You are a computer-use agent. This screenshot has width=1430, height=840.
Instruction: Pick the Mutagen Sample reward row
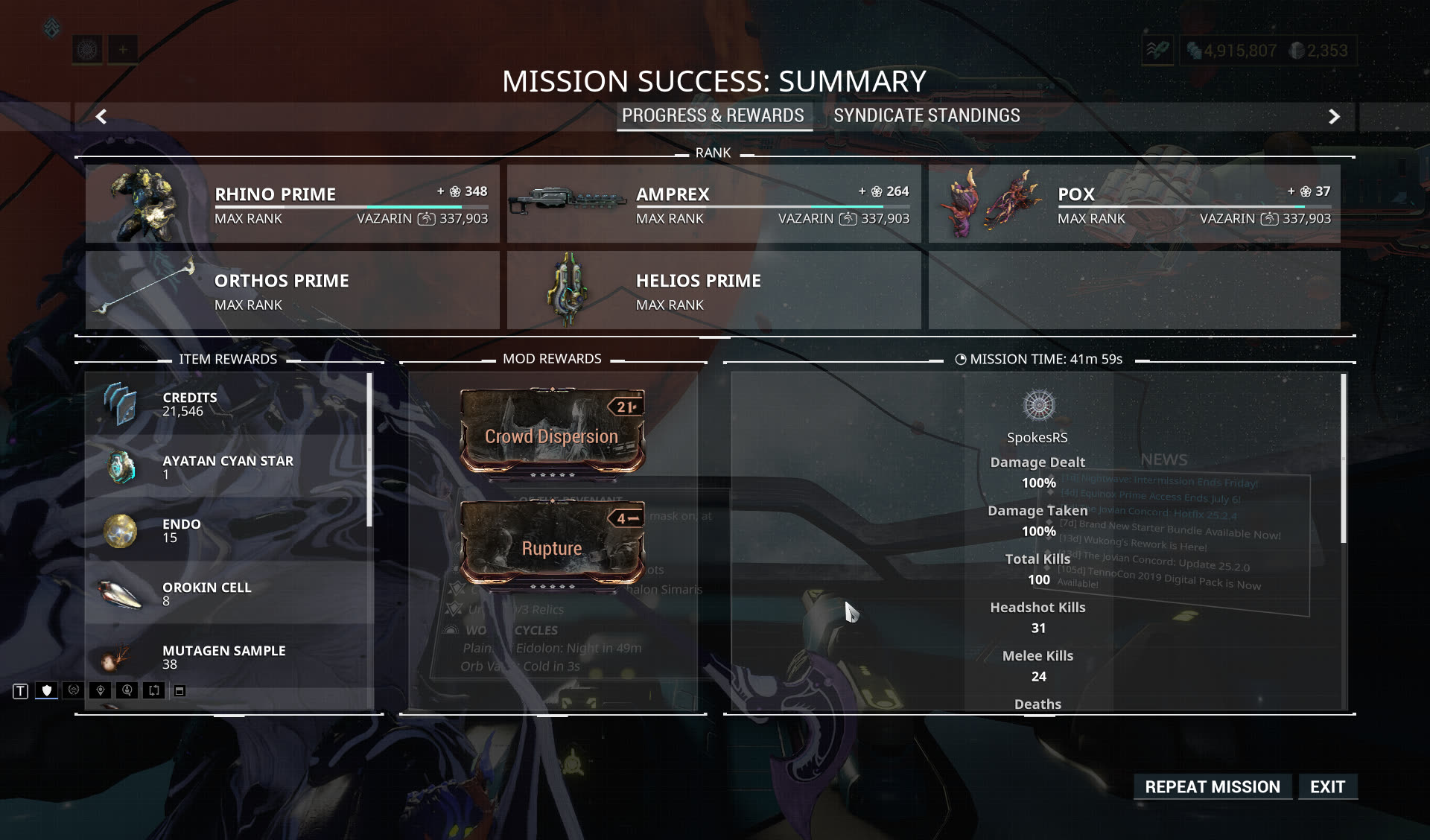227,657
